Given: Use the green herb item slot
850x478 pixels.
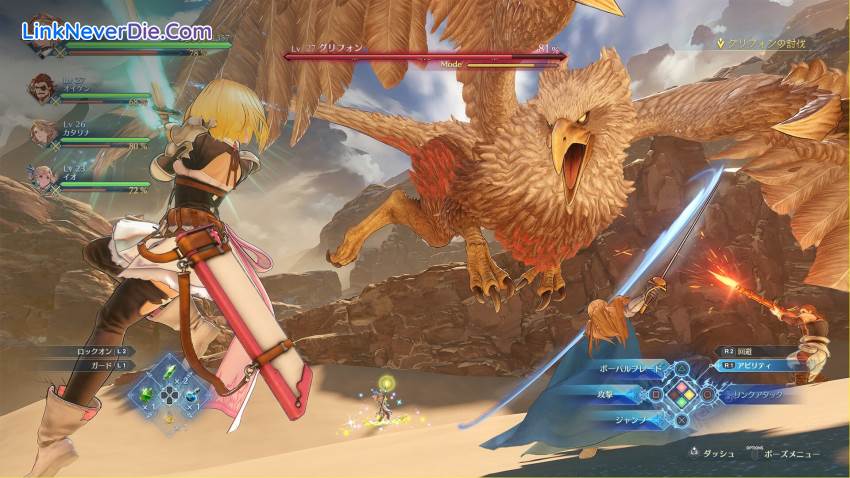Looking at the screenshot, I should coord(169,372).
